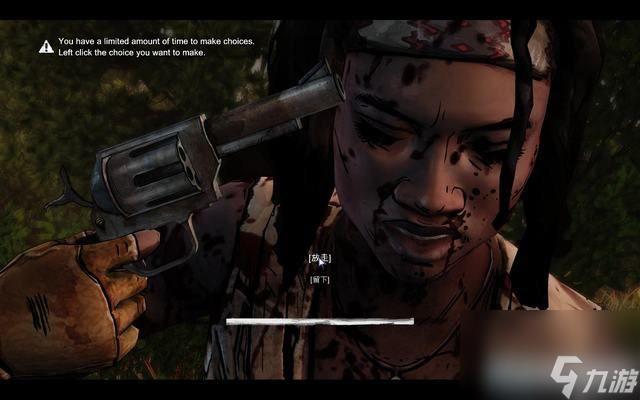
Task: Choose the [留下] dialogue option
Action: [x=319, y=279]
